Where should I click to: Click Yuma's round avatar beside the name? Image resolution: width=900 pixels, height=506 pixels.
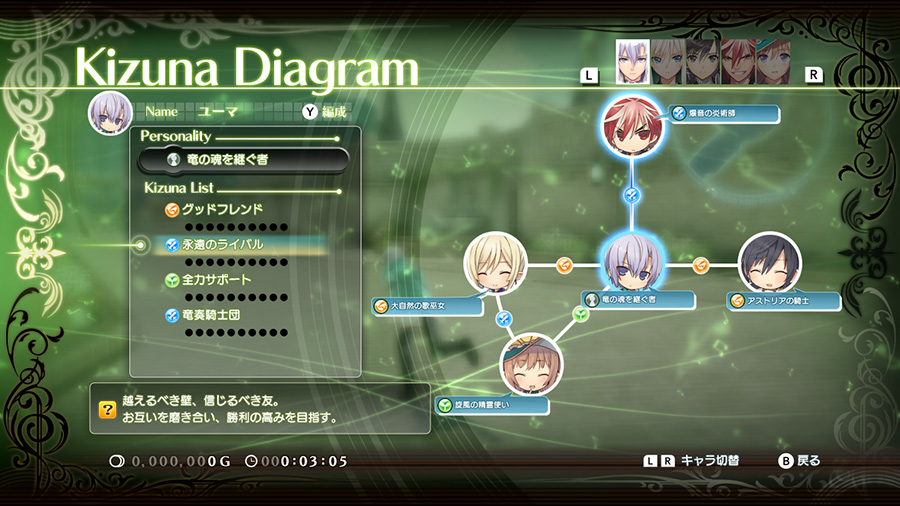click(x=110, y=113)
